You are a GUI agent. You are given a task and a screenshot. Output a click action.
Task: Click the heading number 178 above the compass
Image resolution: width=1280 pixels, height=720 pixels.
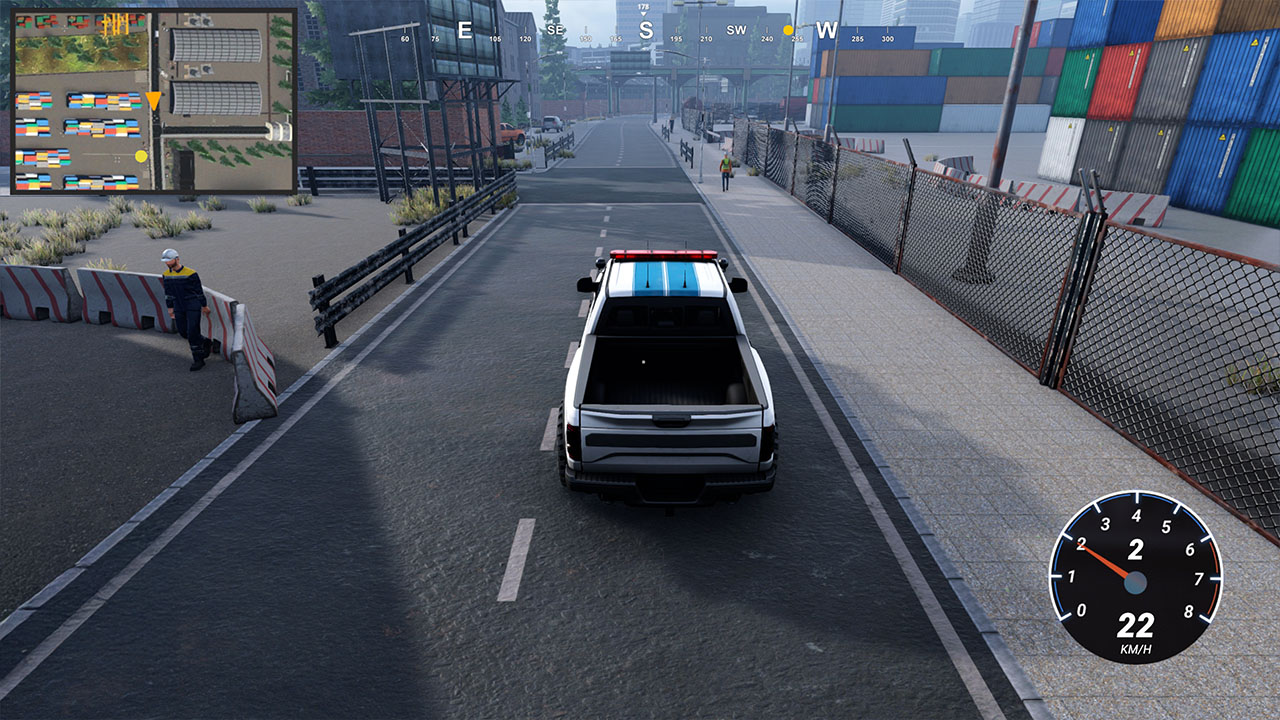click(x=643, y=7)
